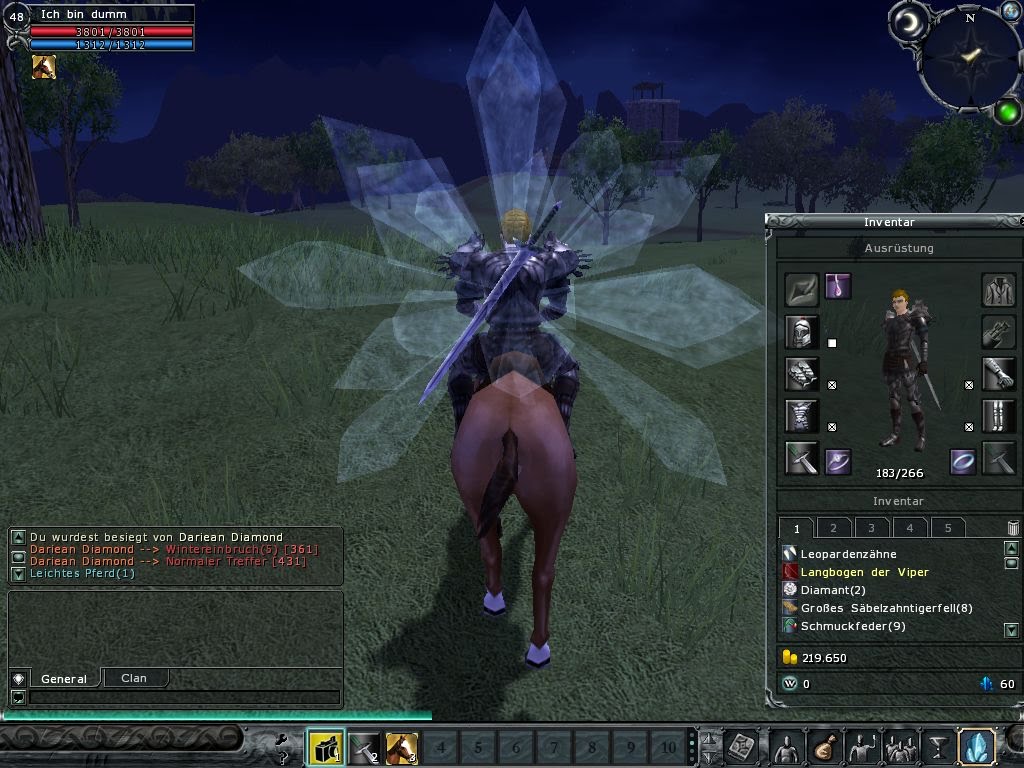
Task: Click the horse buff icon under health bar
Action: click(x=44, y=67)
